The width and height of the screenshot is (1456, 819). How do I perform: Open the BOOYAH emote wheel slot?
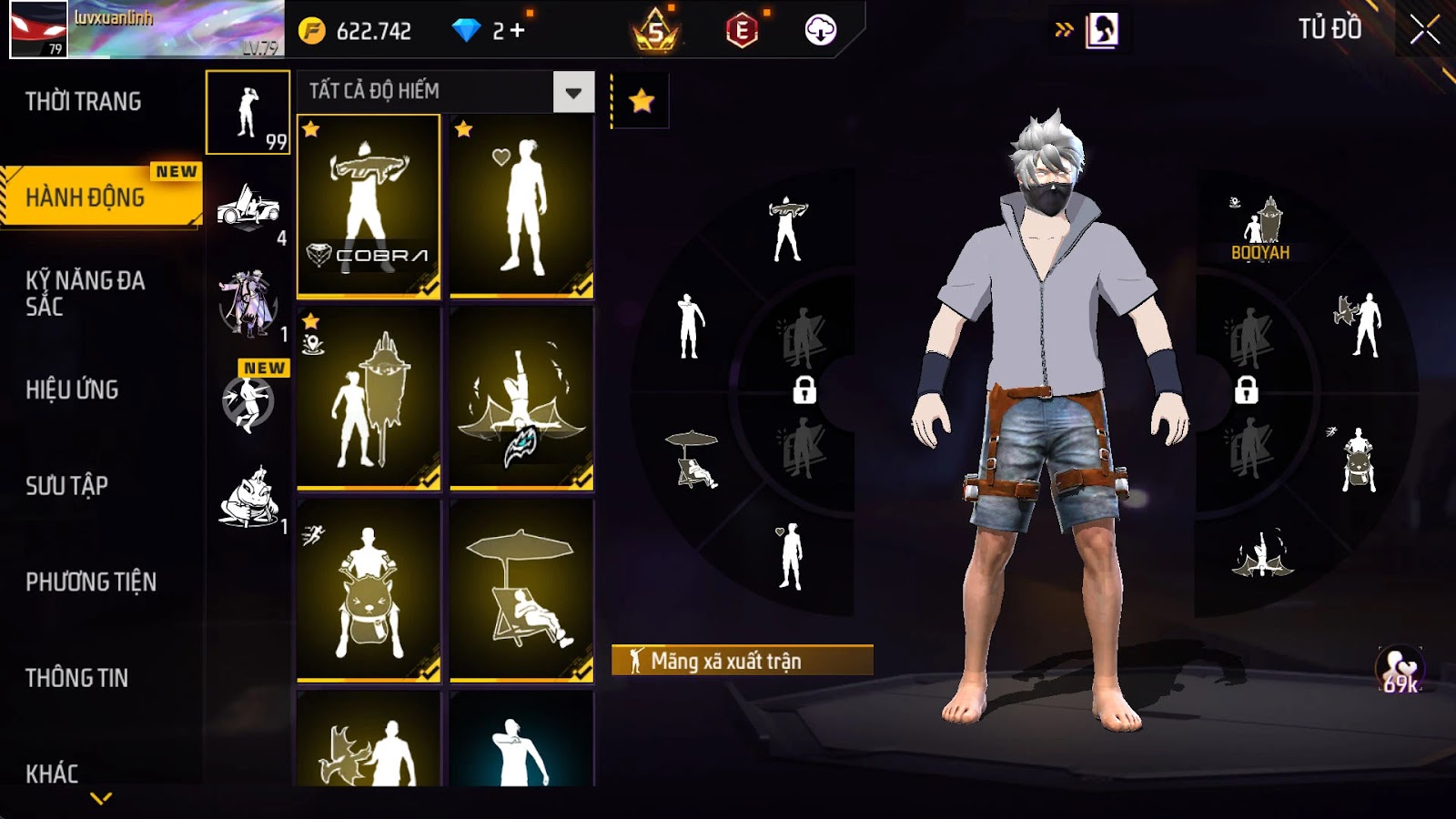1260,229
